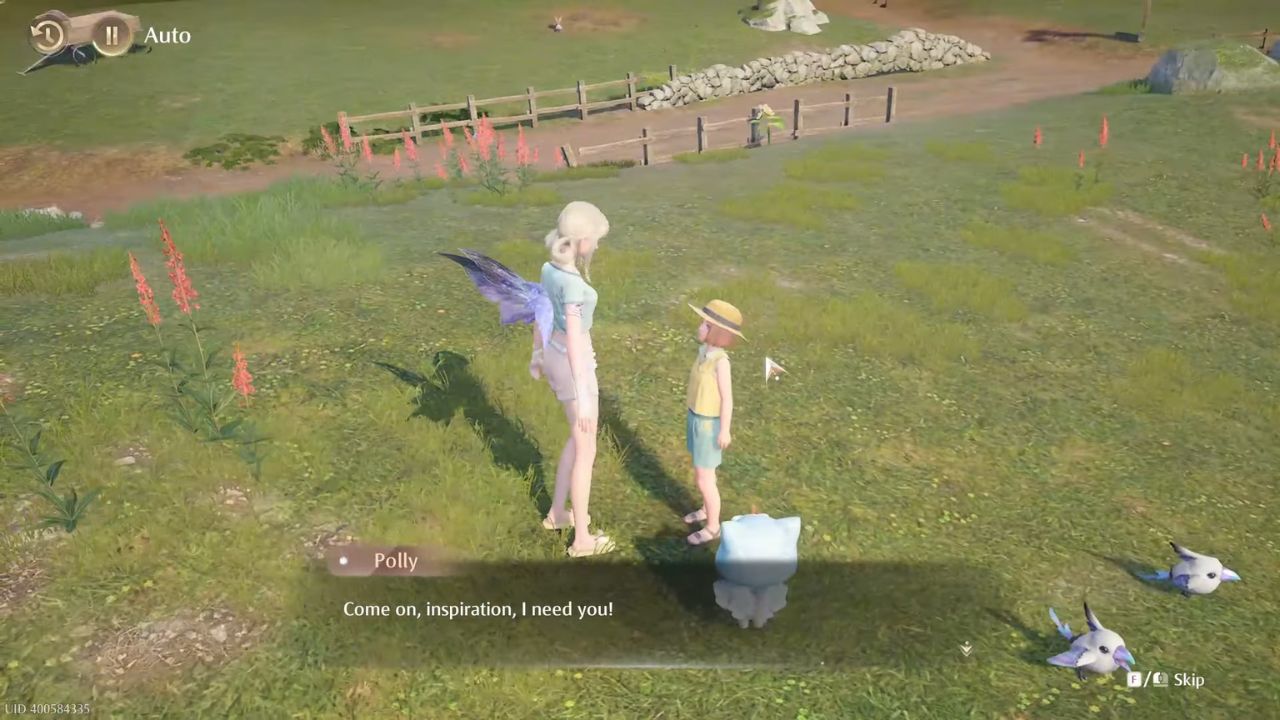Click the dot icon before Polly's name
This screenshot has width=1280, height=720.
tap(343, 561)
